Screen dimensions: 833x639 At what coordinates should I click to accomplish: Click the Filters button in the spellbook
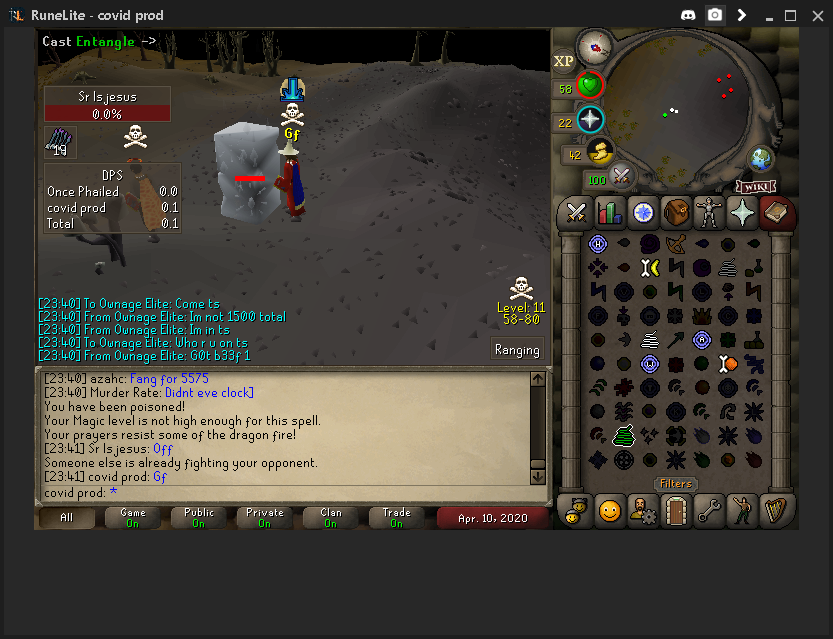point(675,484)
